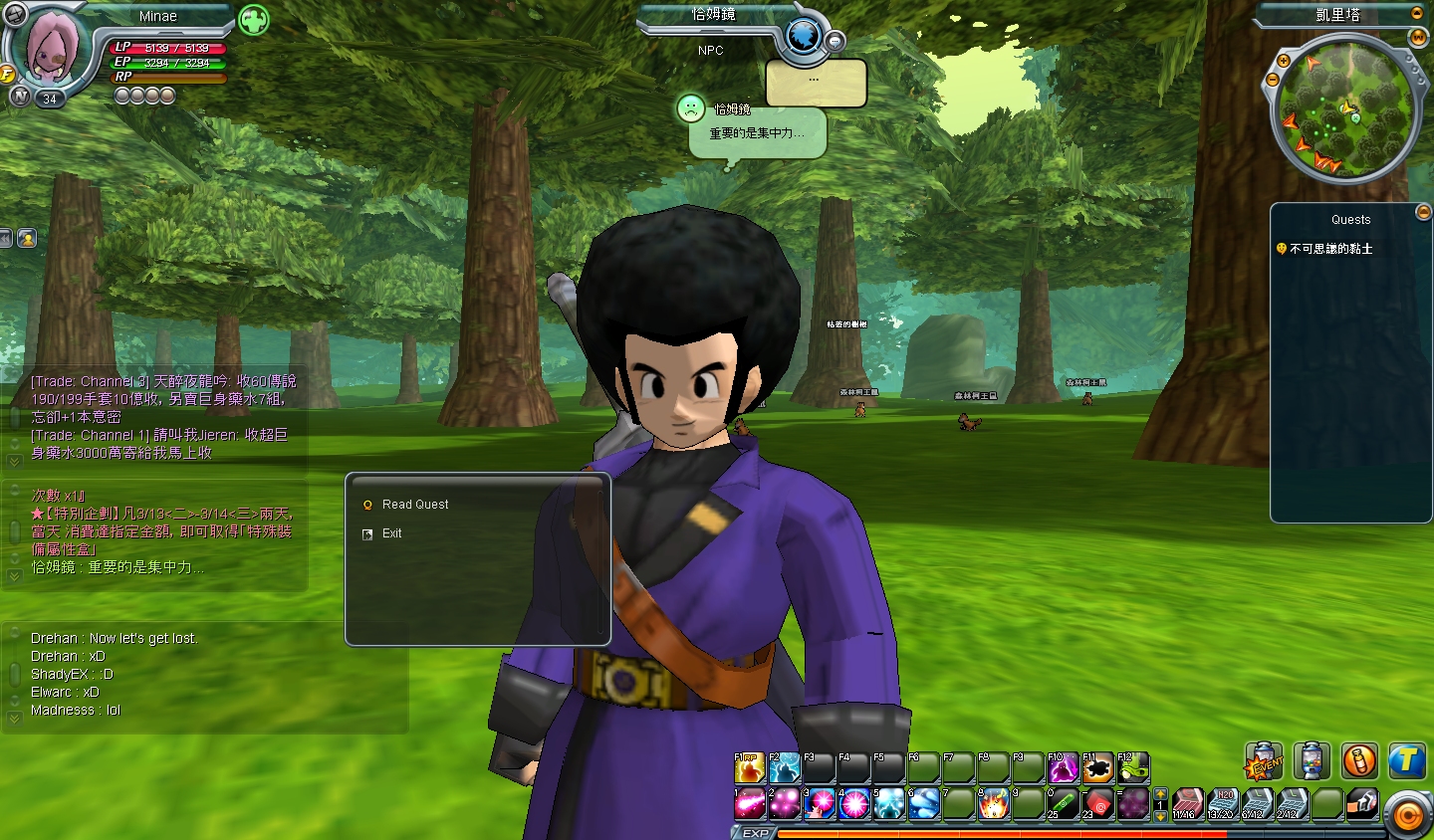Open the orange capsule item icon

[x=1358, y=761]
